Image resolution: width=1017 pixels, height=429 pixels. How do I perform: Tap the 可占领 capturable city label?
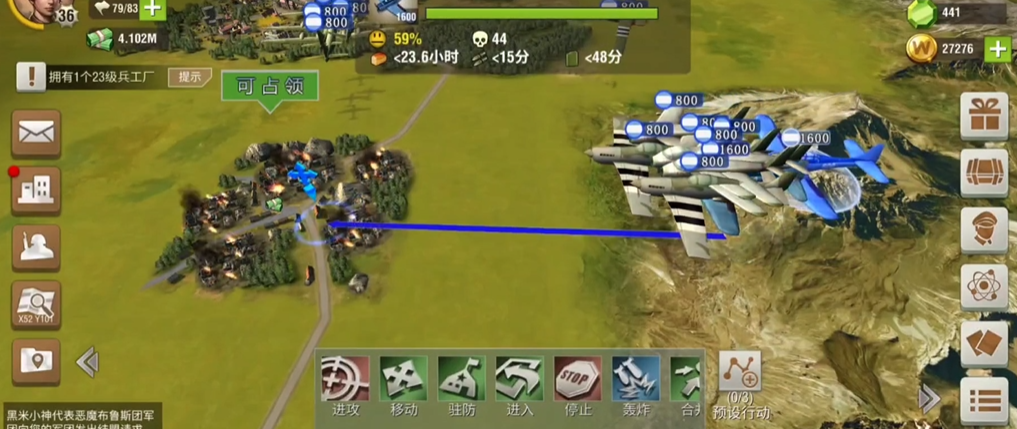point(269,87)
